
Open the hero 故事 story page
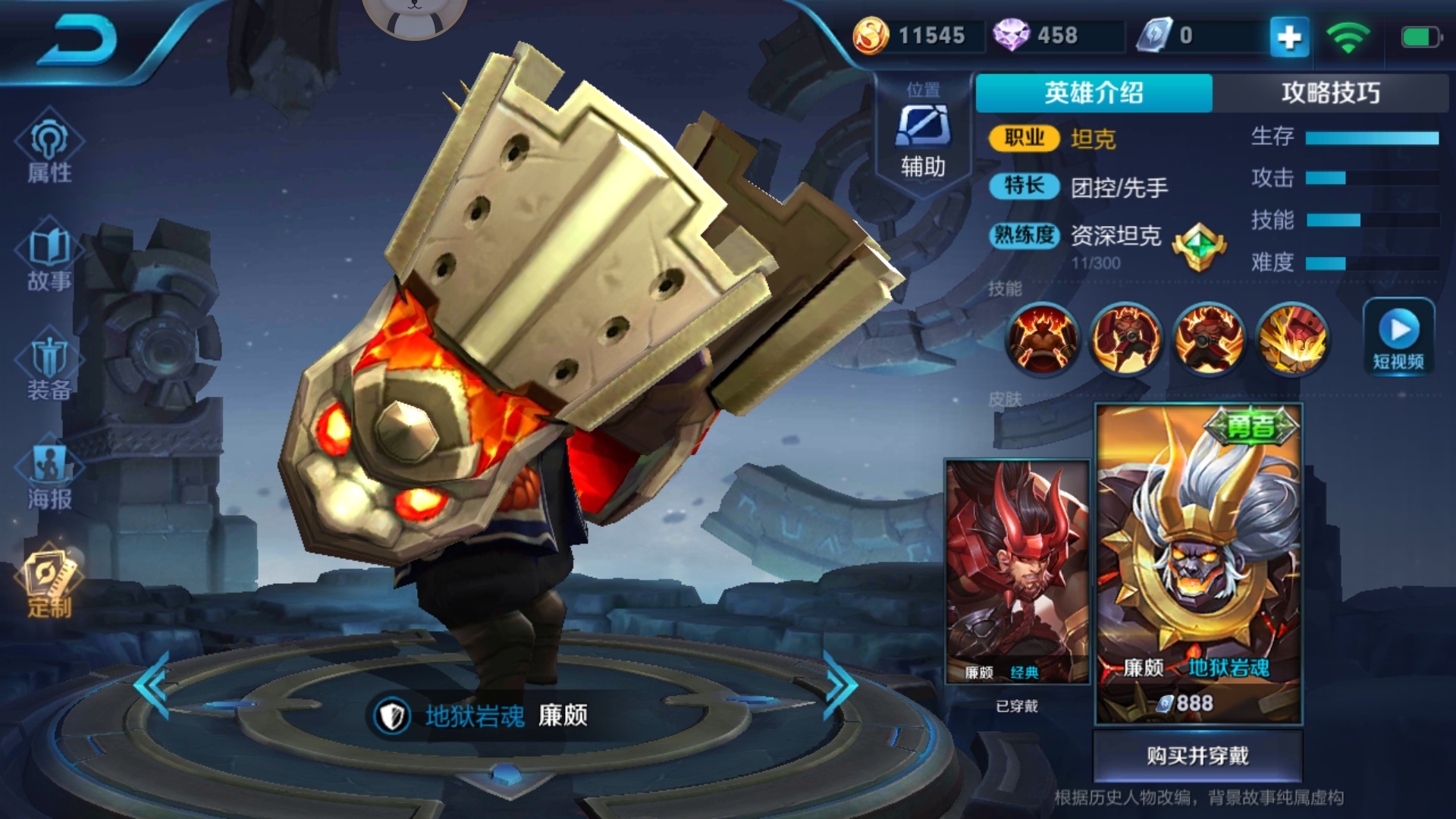[49, 258]
